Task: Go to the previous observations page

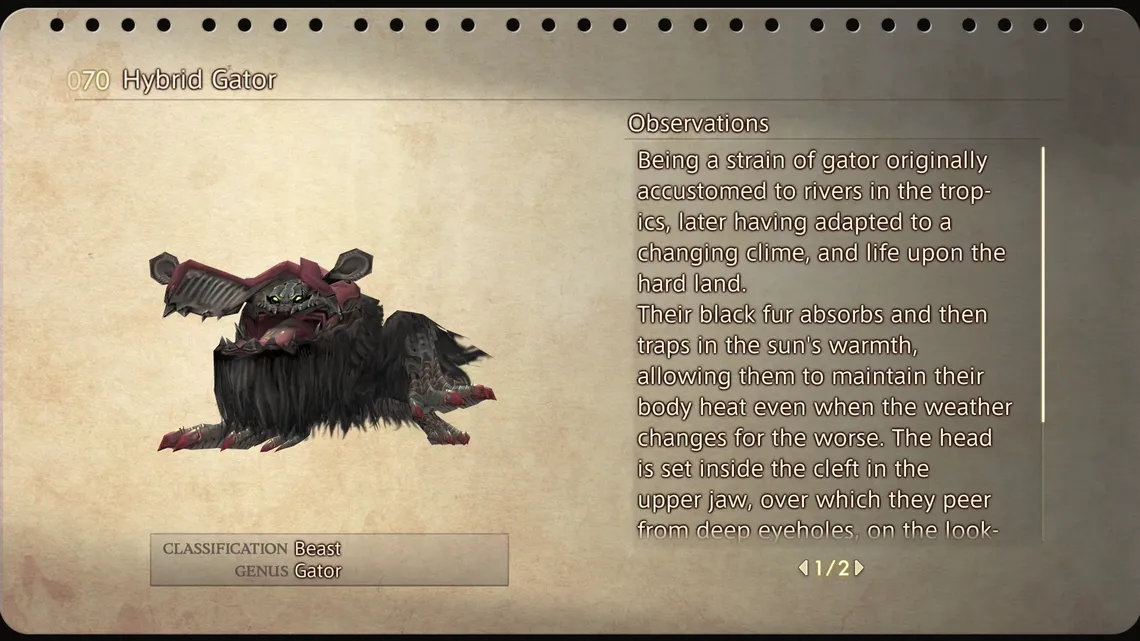Action: [803, 568]
